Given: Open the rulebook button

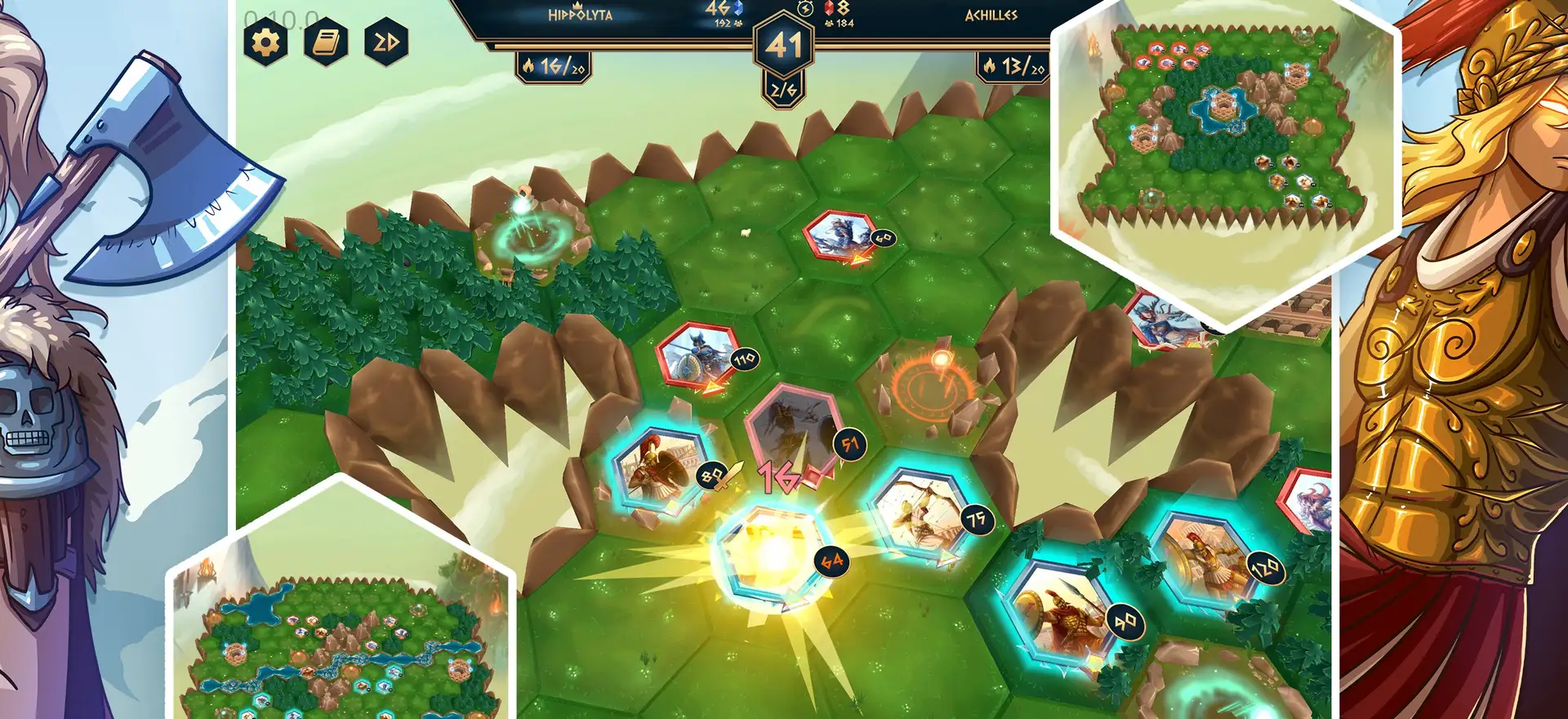Looking at the screenshot, I should (326, 42).
